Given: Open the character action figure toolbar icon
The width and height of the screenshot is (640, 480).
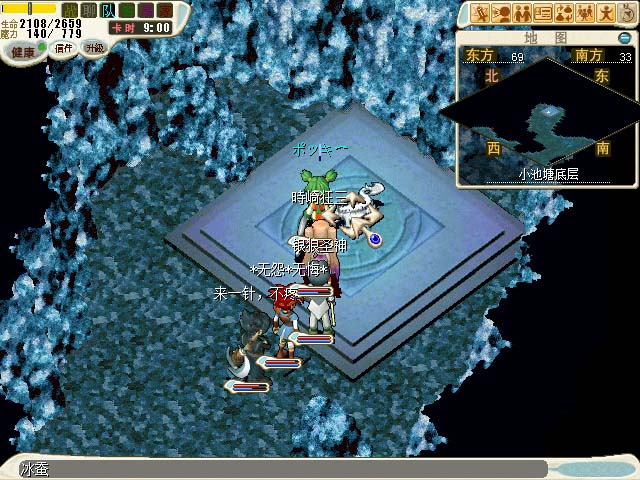Looking at the screenshot, I should 606,13.
